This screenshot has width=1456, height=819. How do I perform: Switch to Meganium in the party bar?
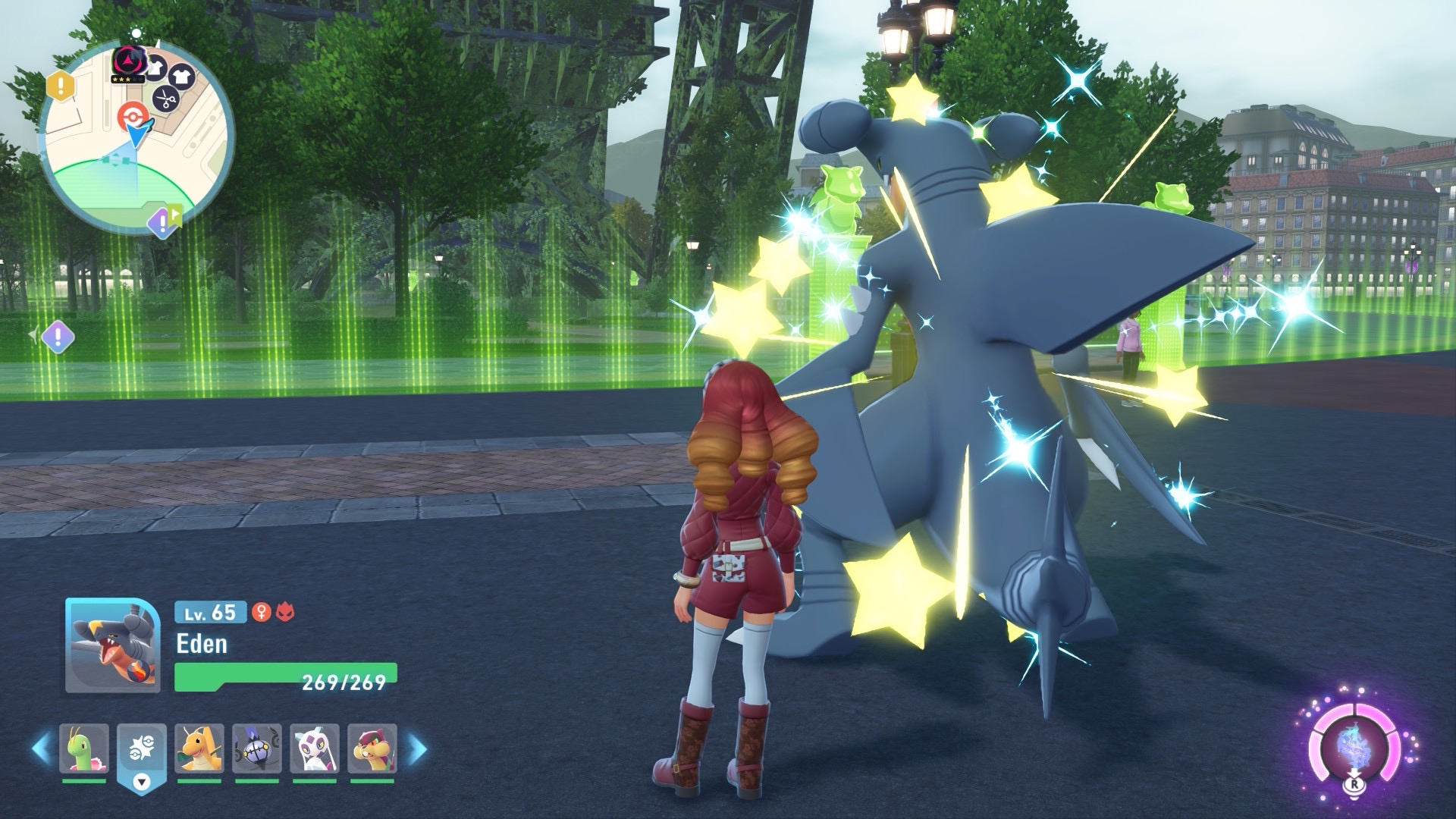point(84,748)
